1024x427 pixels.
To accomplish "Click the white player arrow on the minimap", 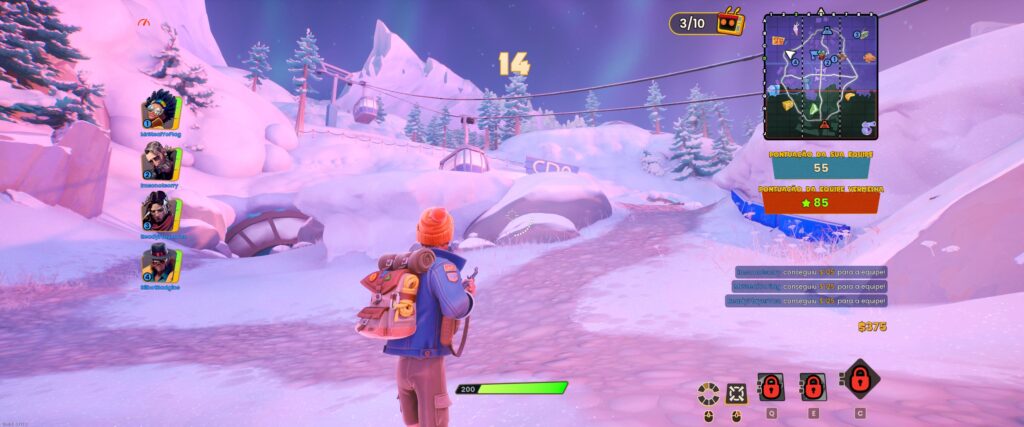I will (789, 54).
